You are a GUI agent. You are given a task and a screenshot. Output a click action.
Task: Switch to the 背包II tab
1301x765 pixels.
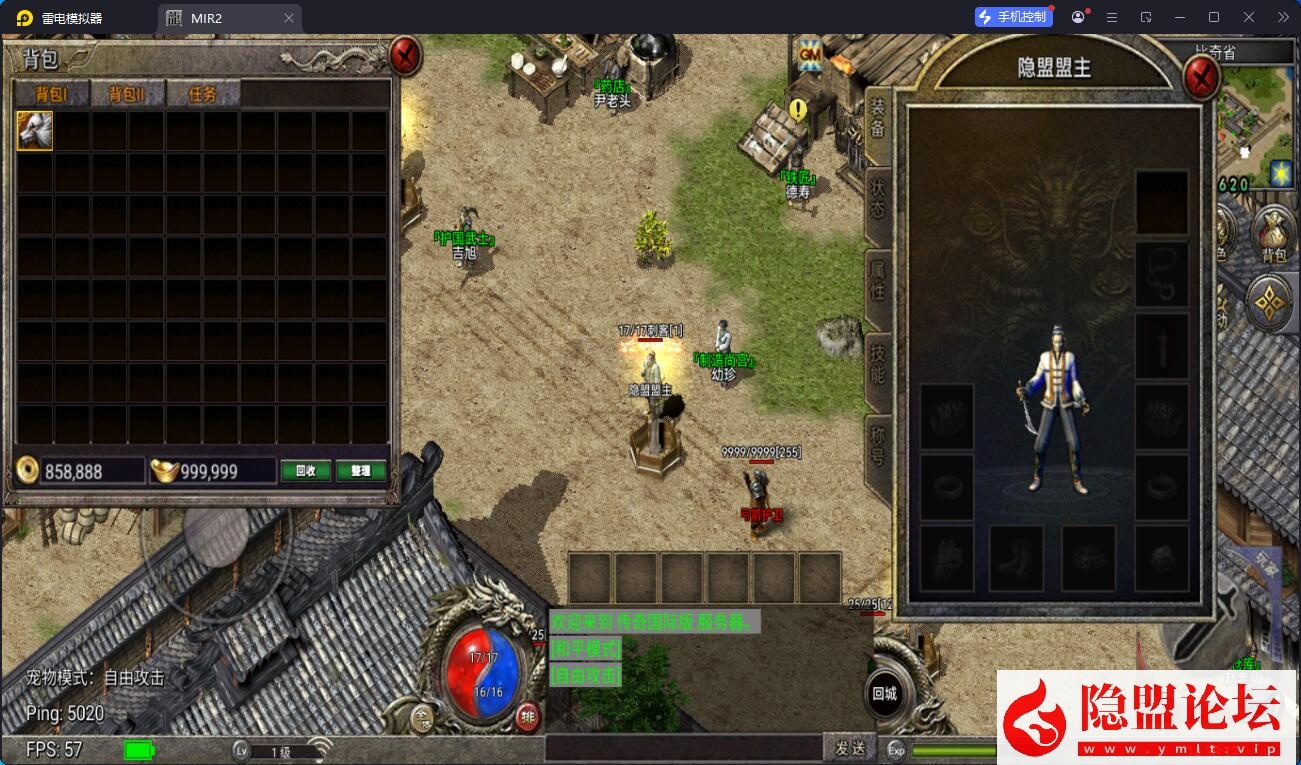(x=127, y=94)
